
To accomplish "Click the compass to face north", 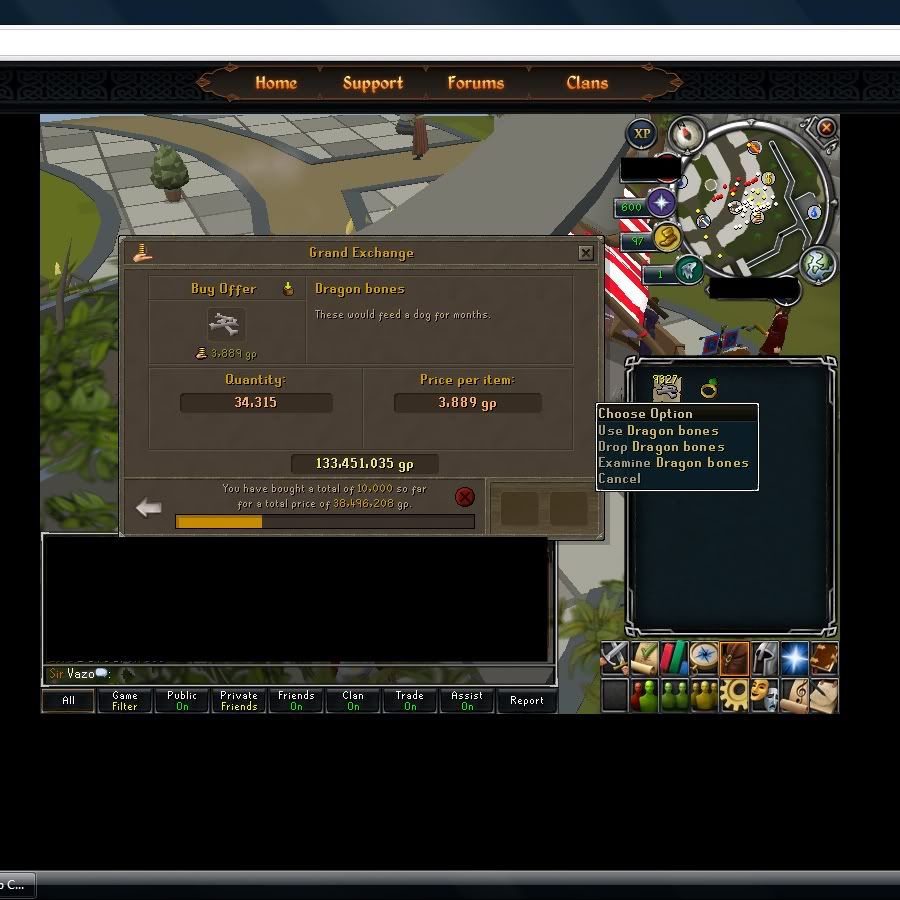I will (x=686, y=132).
